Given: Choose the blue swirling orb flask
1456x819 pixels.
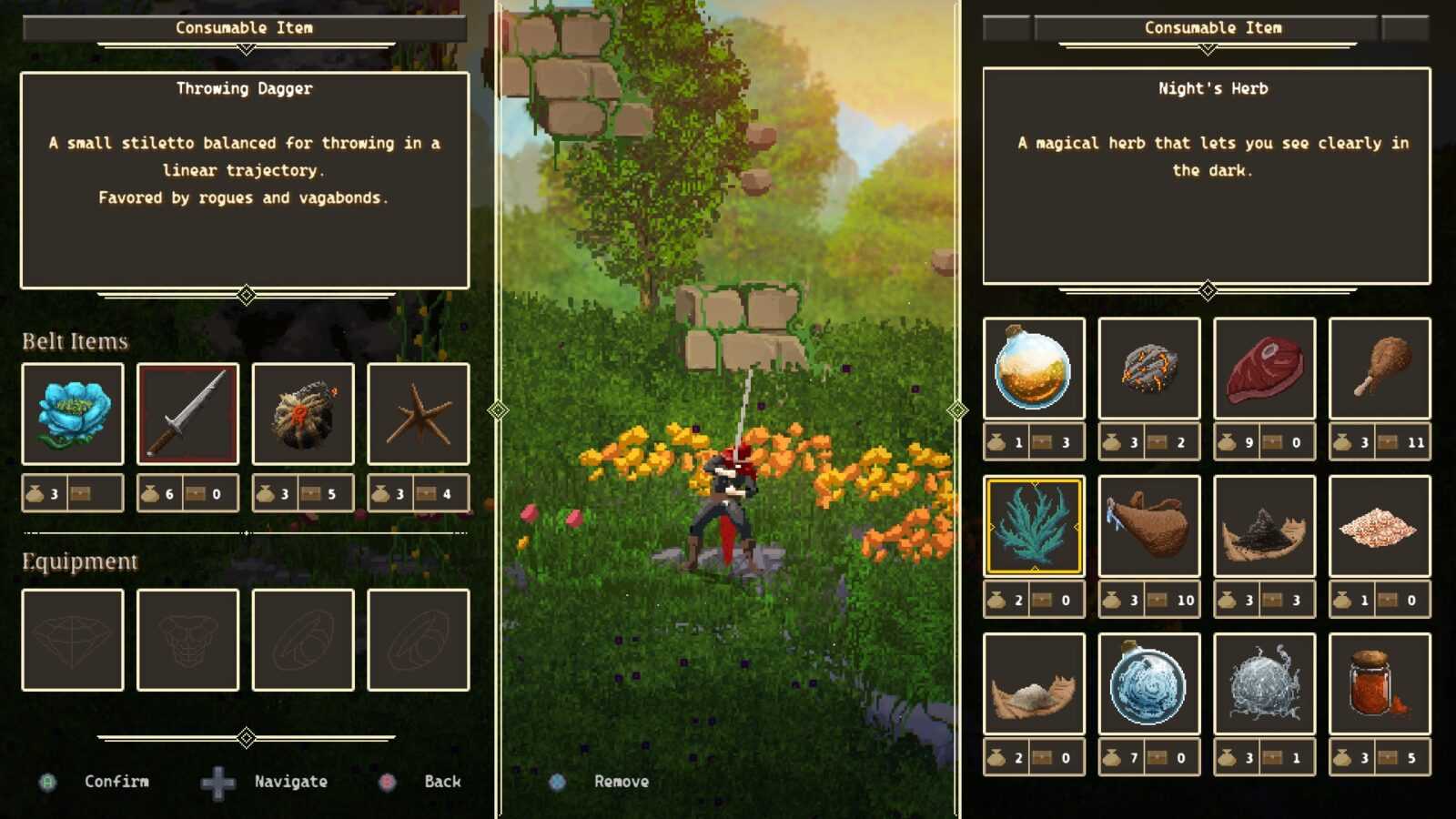Looking at the screenshot, I should click(1149, 684).
